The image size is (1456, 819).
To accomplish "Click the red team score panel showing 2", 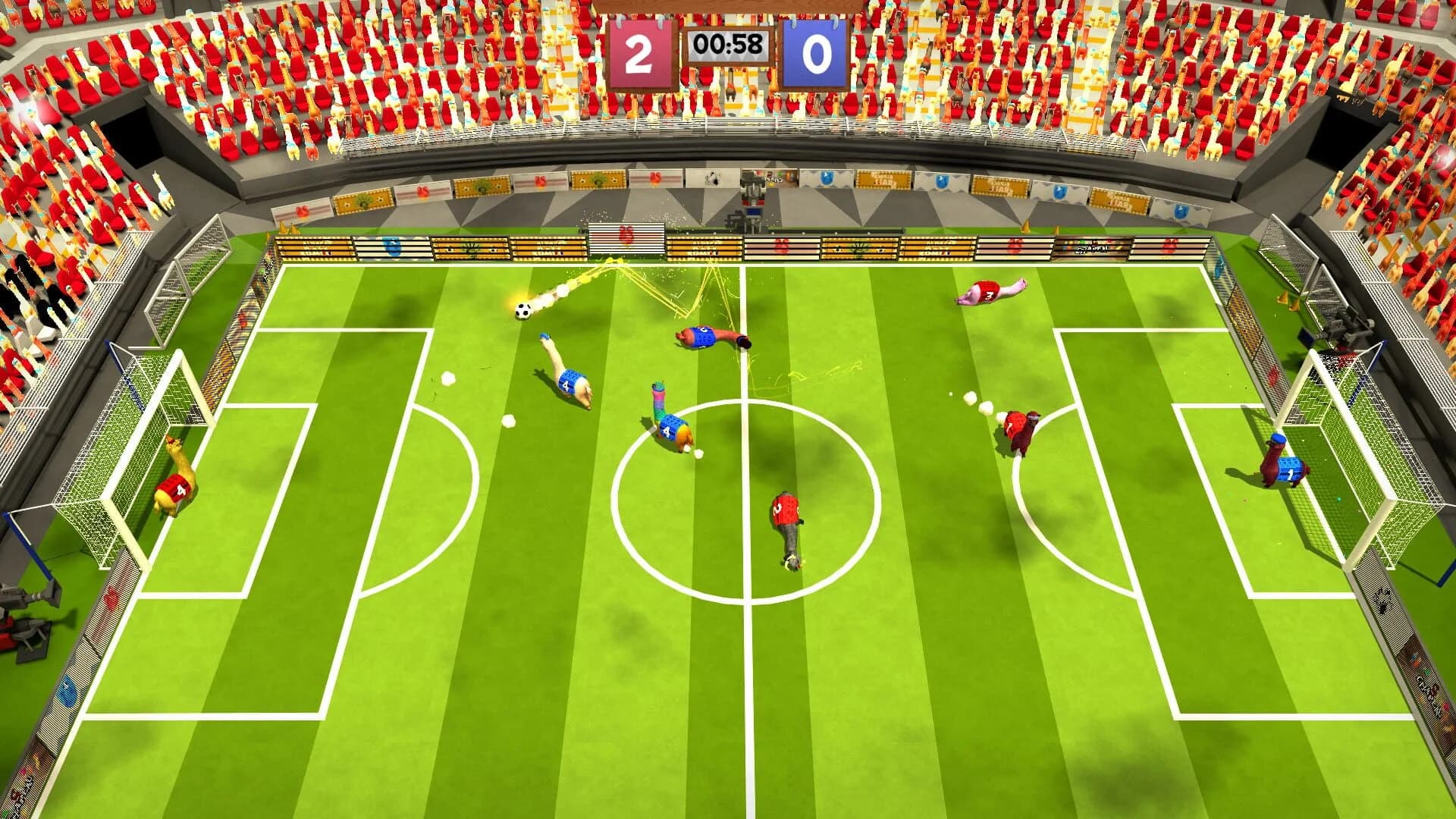I will (x=641, y=53).
